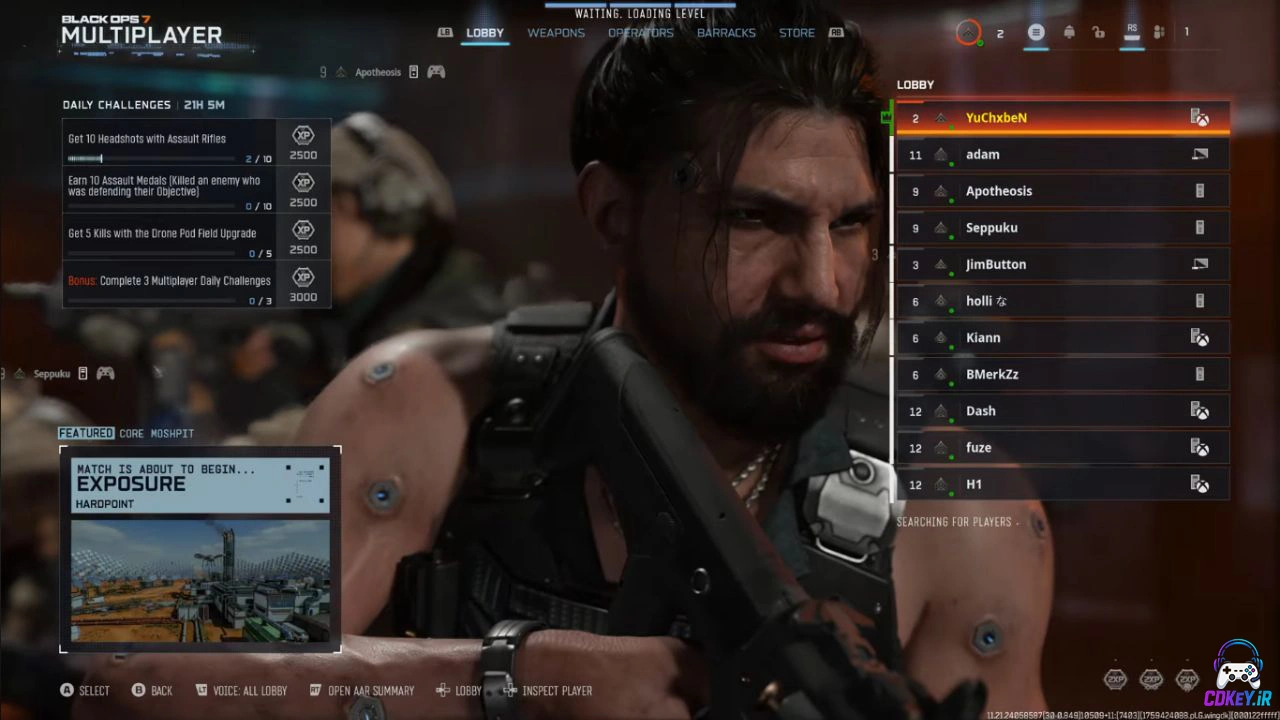Open the notifications bell icon

click(x=1069, y=33)
